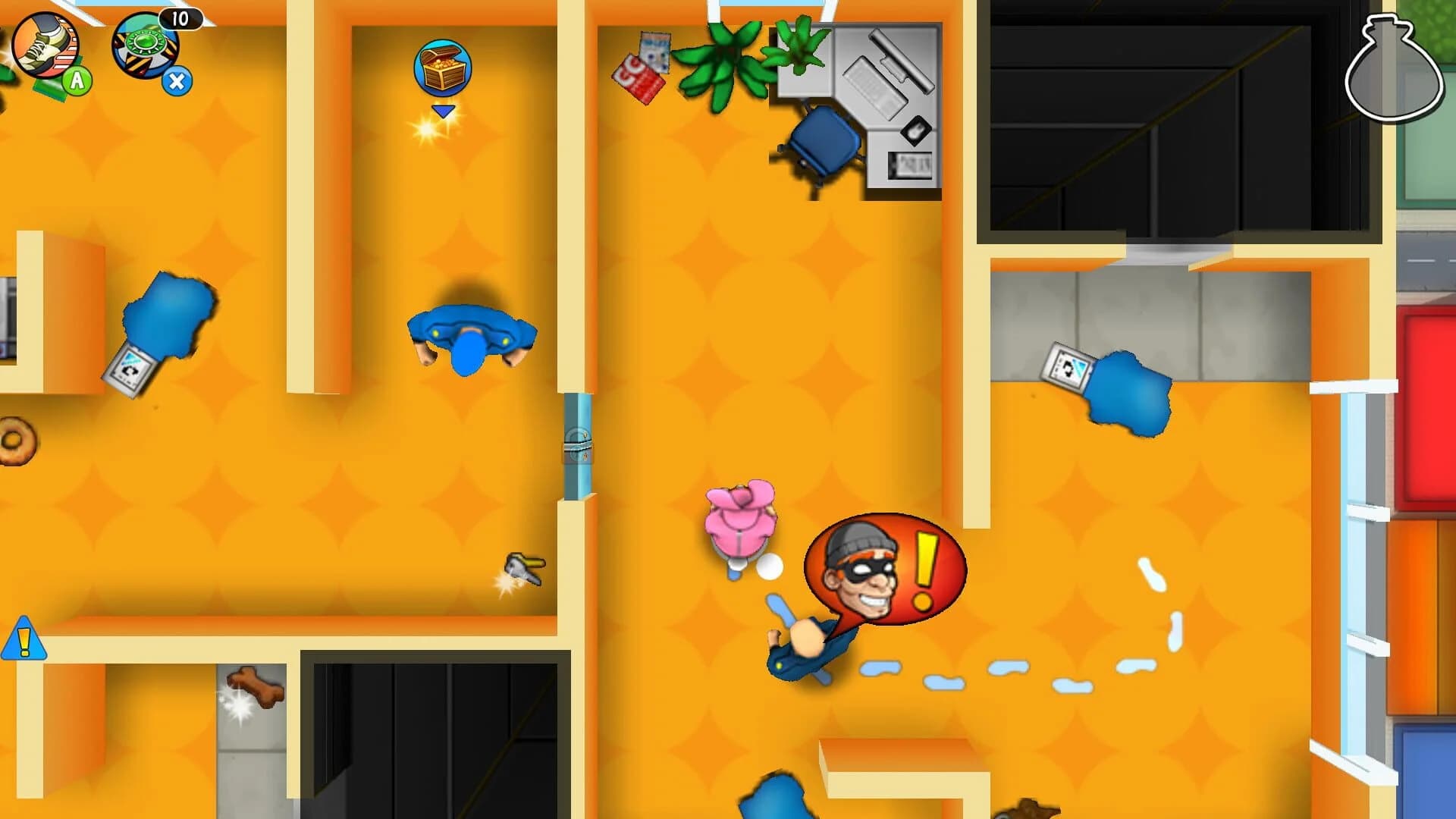
Task: Select the throwing star gadget icon
Action: coord(146,48)
